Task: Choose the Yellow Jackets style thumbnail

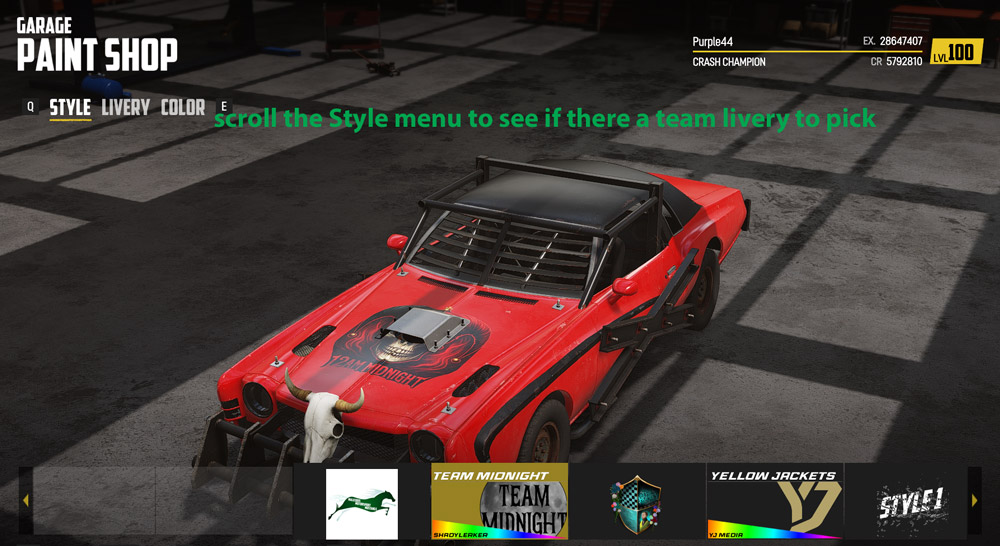Action: pyautogui.click(x=775, y=501)
